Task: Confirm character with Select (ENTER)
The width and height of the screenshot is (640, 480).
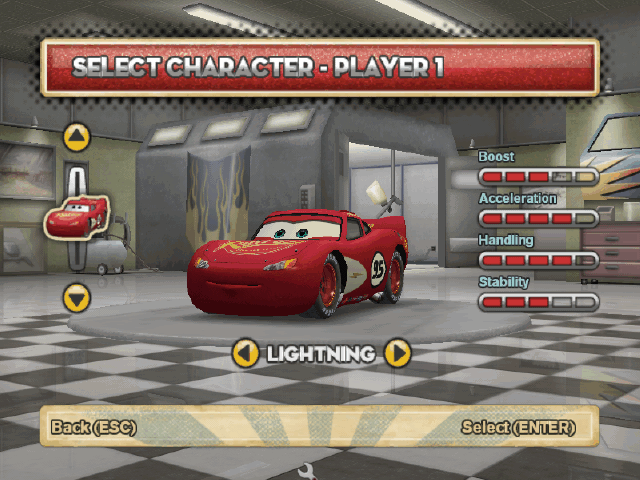Action: [x=518, y=427]
